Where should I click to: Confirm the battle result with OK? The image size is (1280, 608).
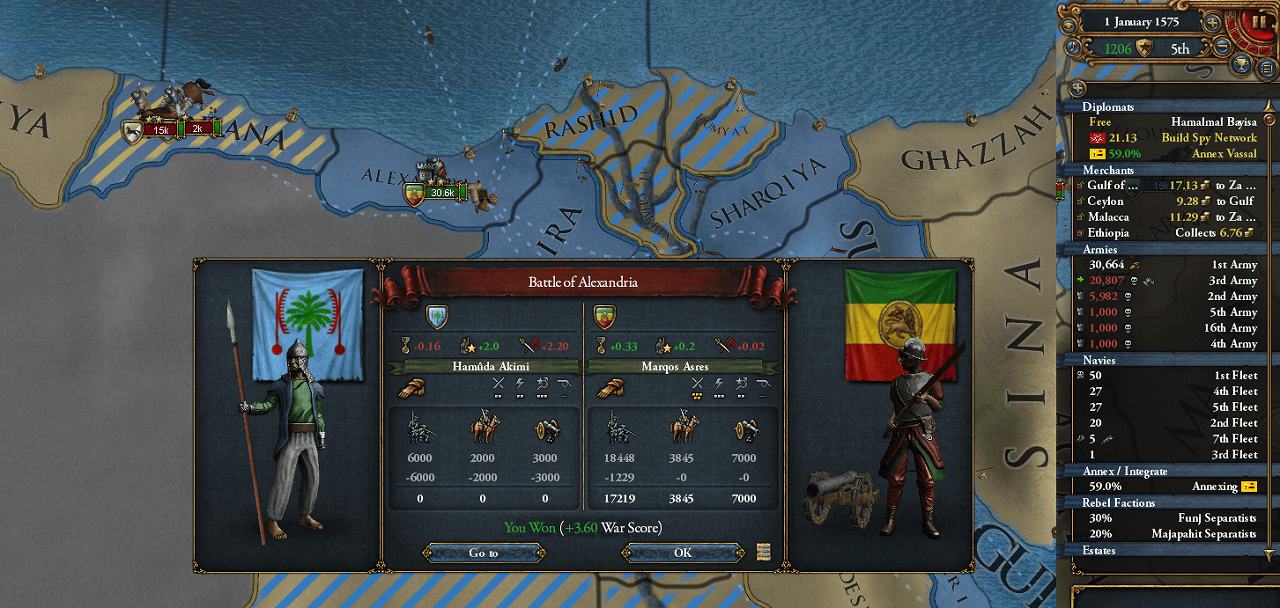(x=682, y=552)
